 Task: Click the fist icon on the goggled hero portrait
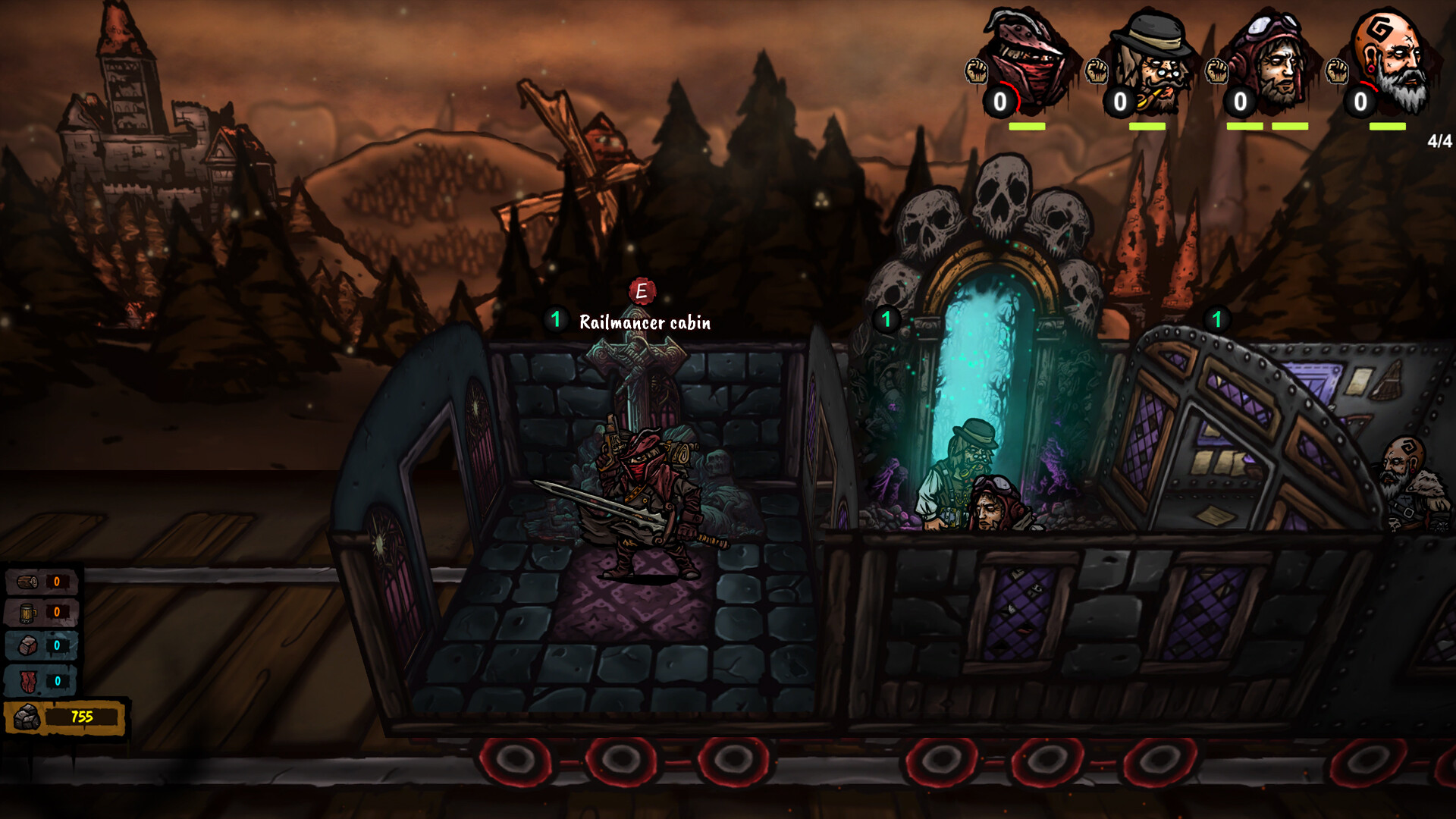(x=1216, y=73)
